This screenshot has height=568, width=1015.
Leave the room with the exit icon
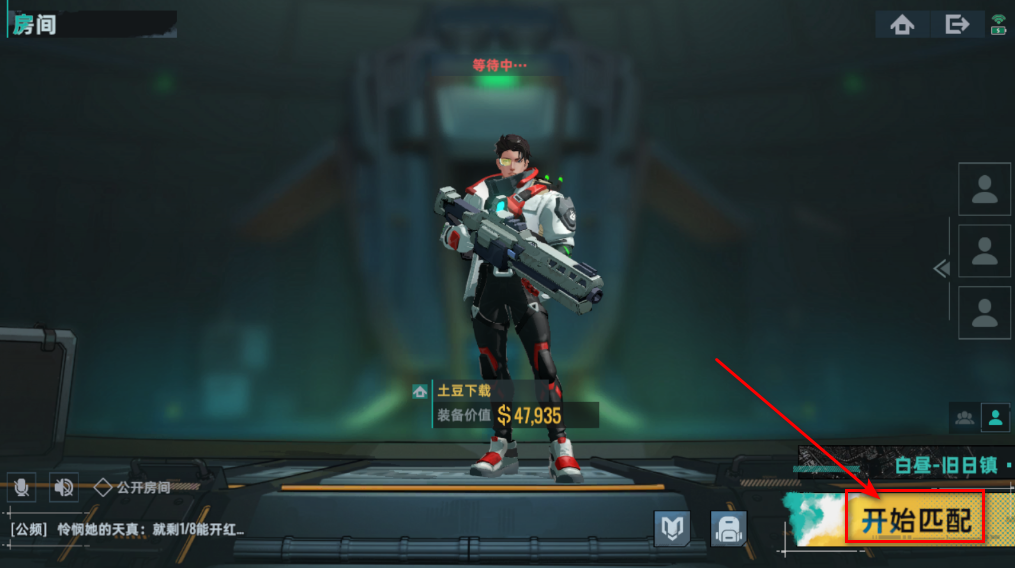coord(957,25)
